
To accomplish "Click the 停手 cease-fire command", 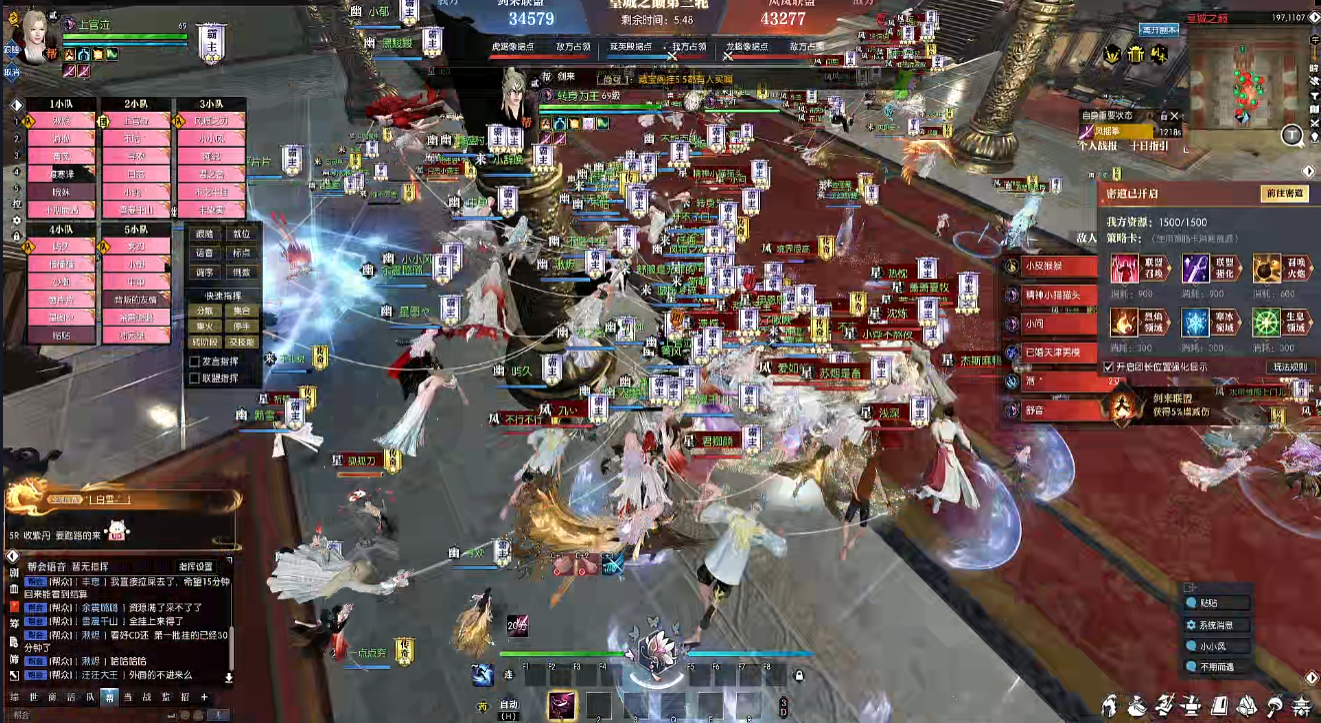I will 241,325.
